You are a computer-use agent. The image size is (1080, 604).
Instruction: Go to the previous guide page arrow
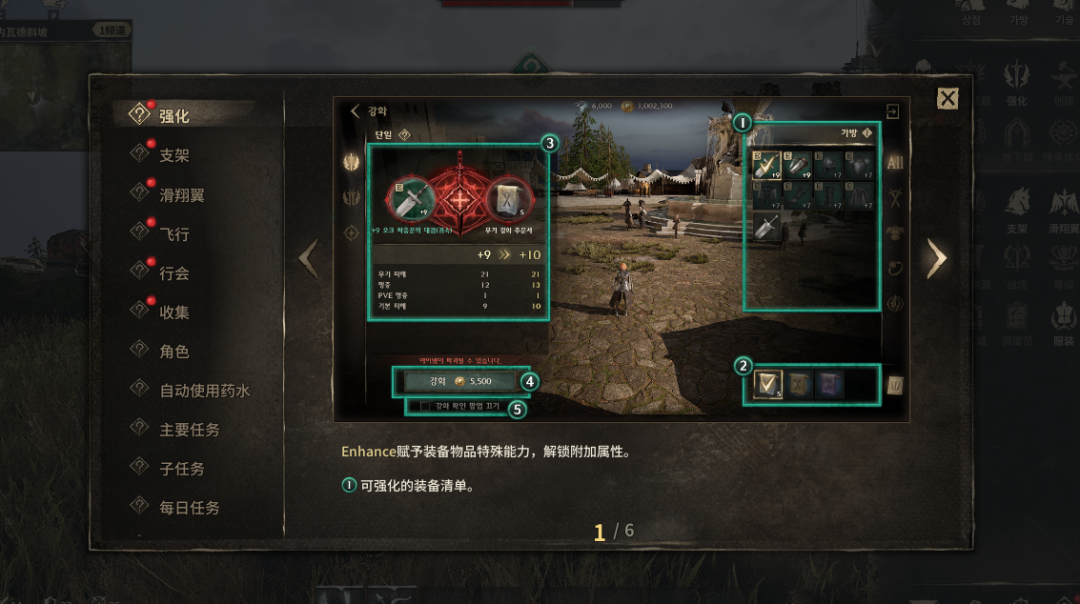pos(308,259)
